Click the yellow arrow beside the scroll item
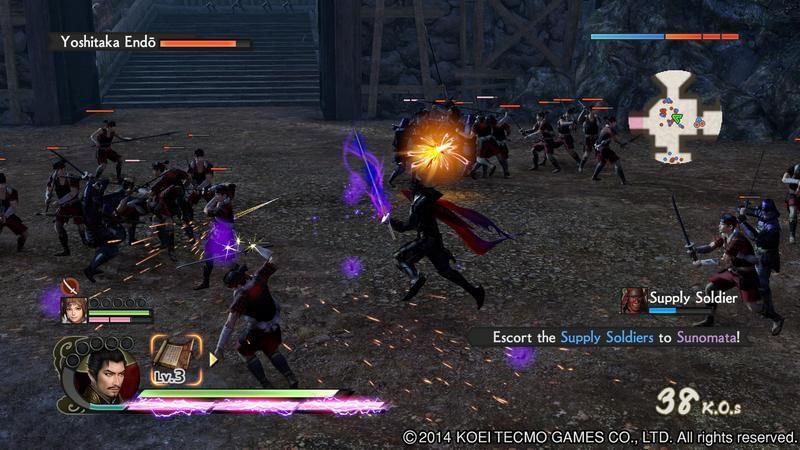The width and height of the screenshot is (800, 450). click(212, 357)
